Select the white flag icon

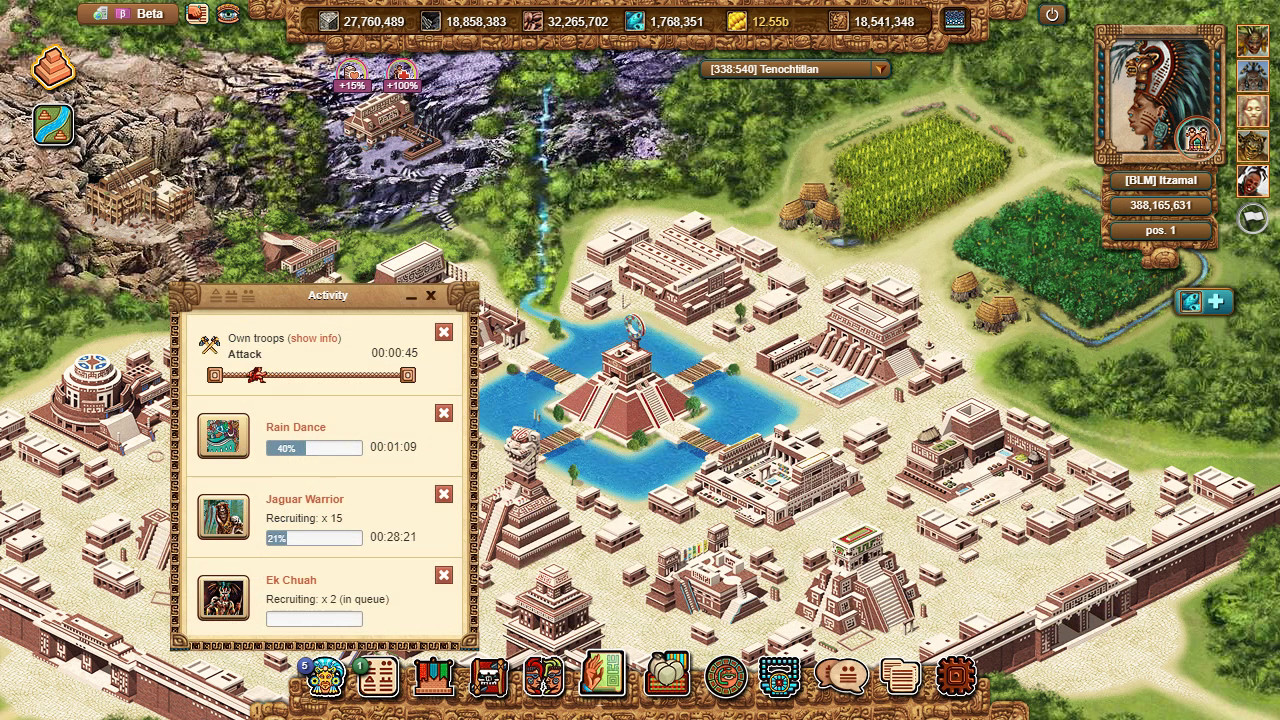point(1252,218)
